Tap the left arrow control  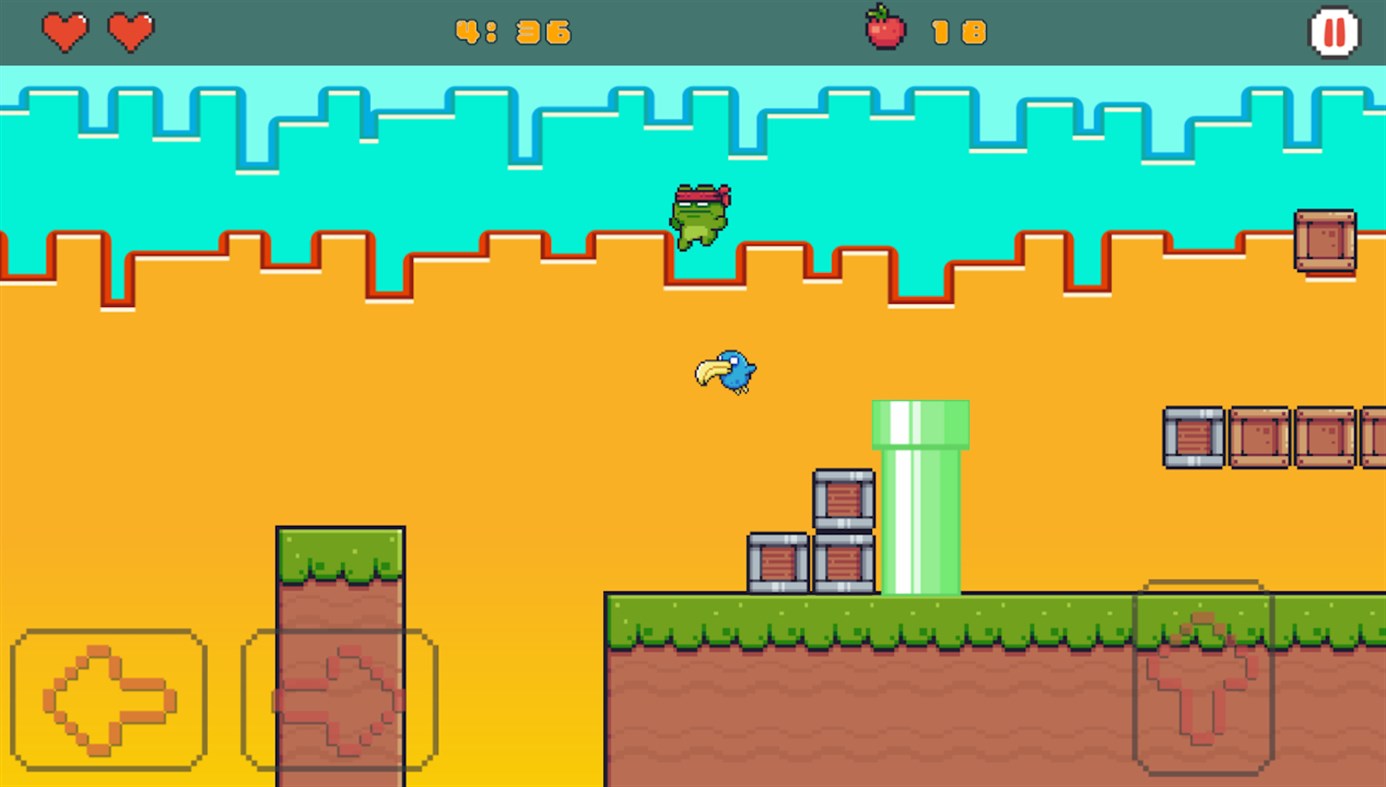(x=108, y=699)
